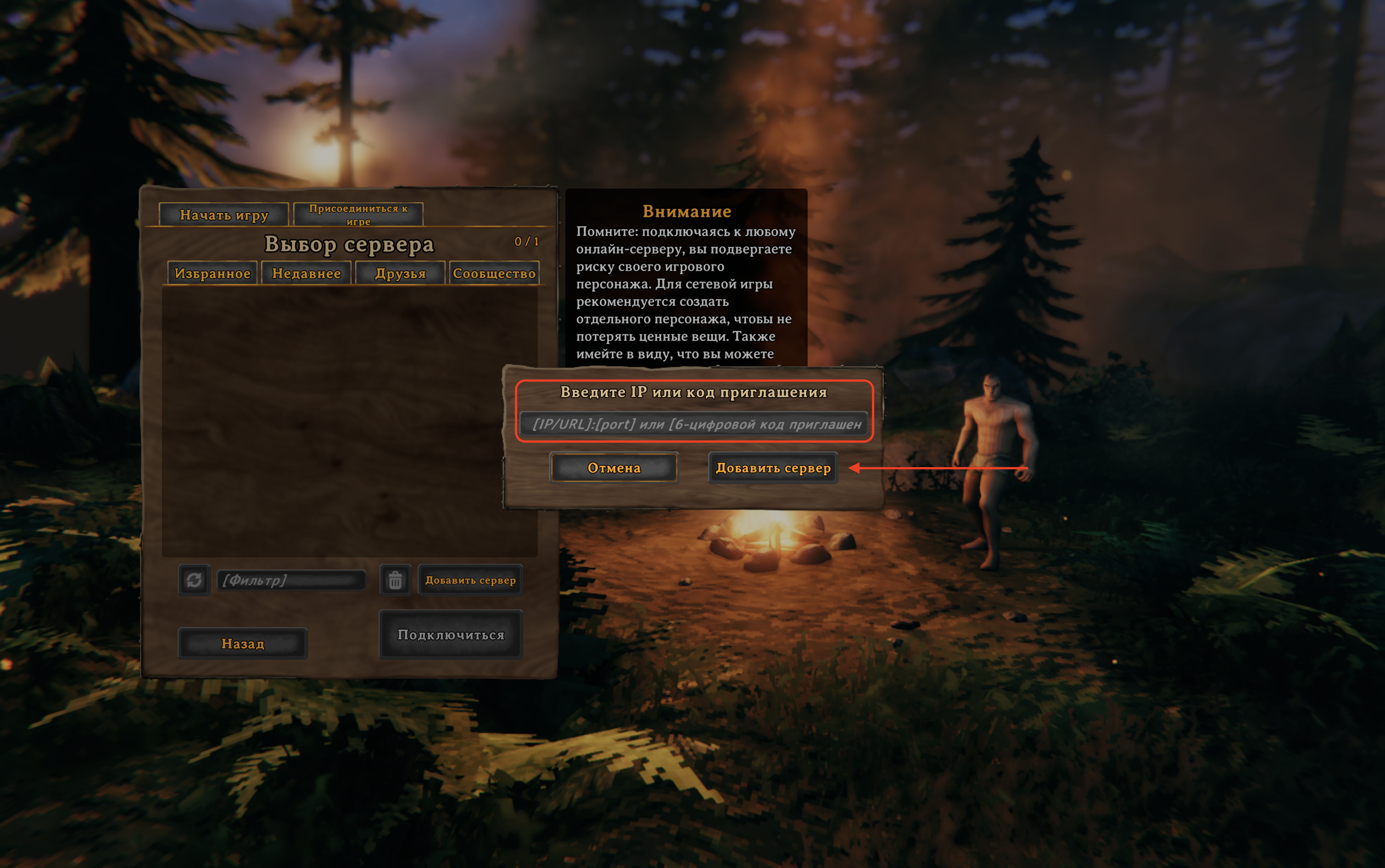Open the Сообщество server tab
The height and width of the screenshot is (868, 1385).
coord(494,273)
